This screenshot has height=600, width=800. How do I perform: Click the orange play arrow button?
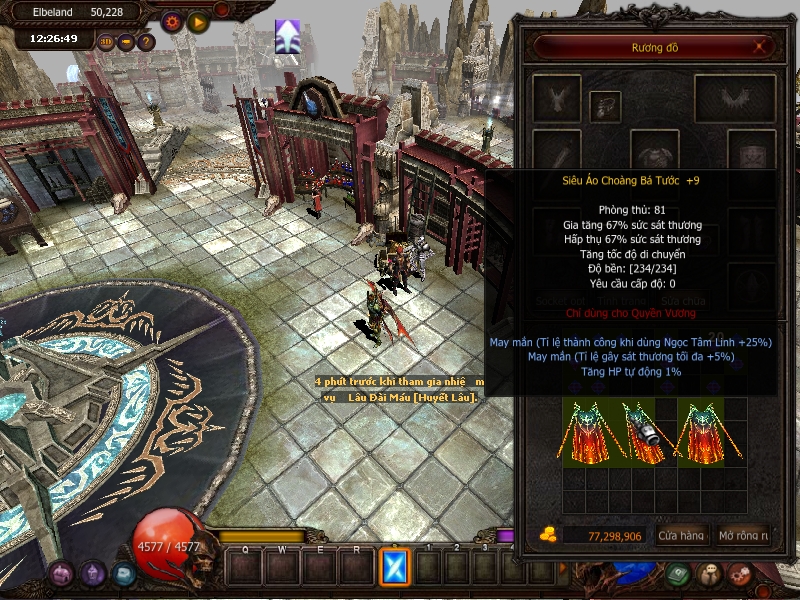[198, 21]
